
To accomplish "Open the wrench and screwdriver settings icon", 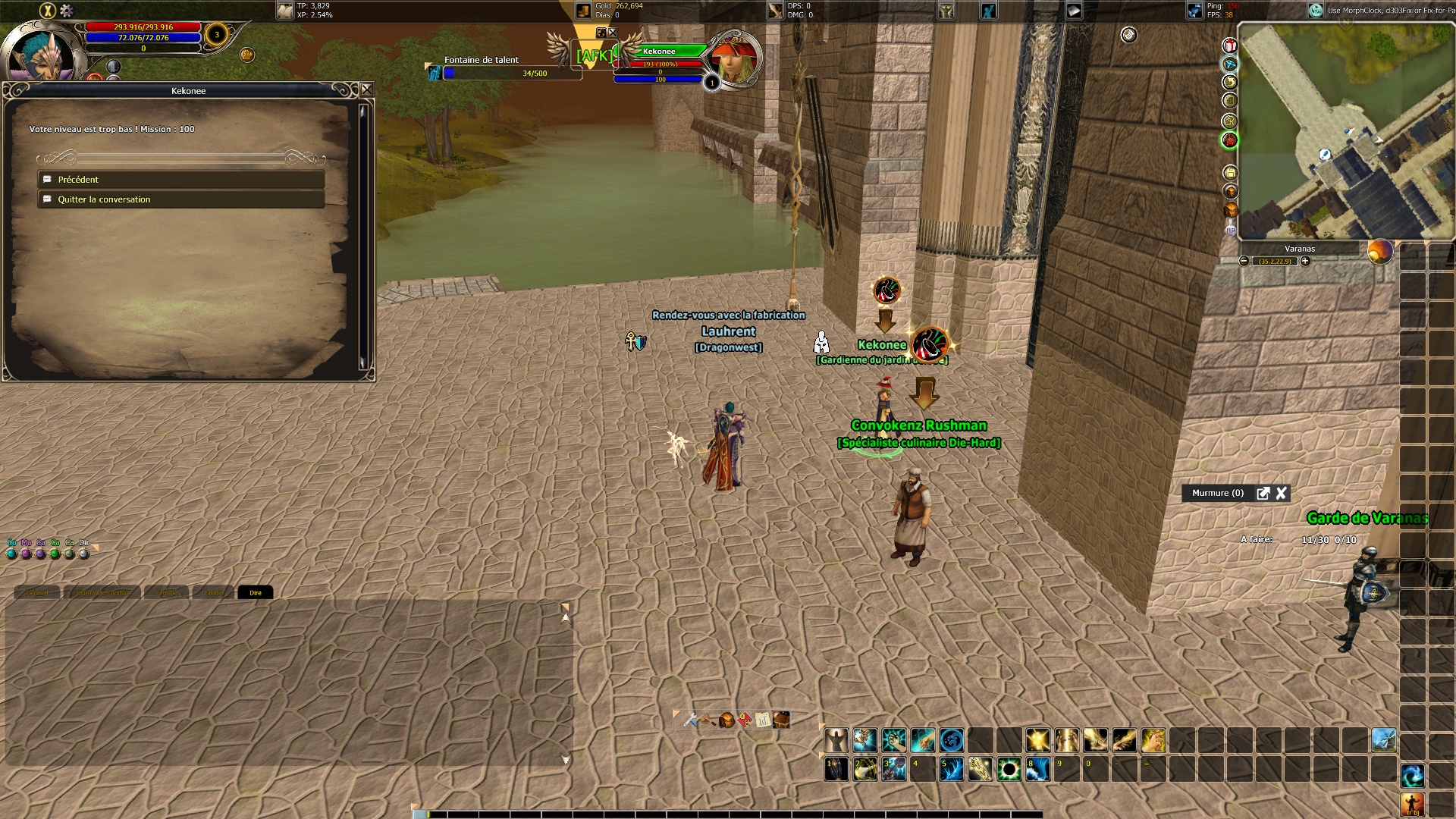I will [690, 720].
